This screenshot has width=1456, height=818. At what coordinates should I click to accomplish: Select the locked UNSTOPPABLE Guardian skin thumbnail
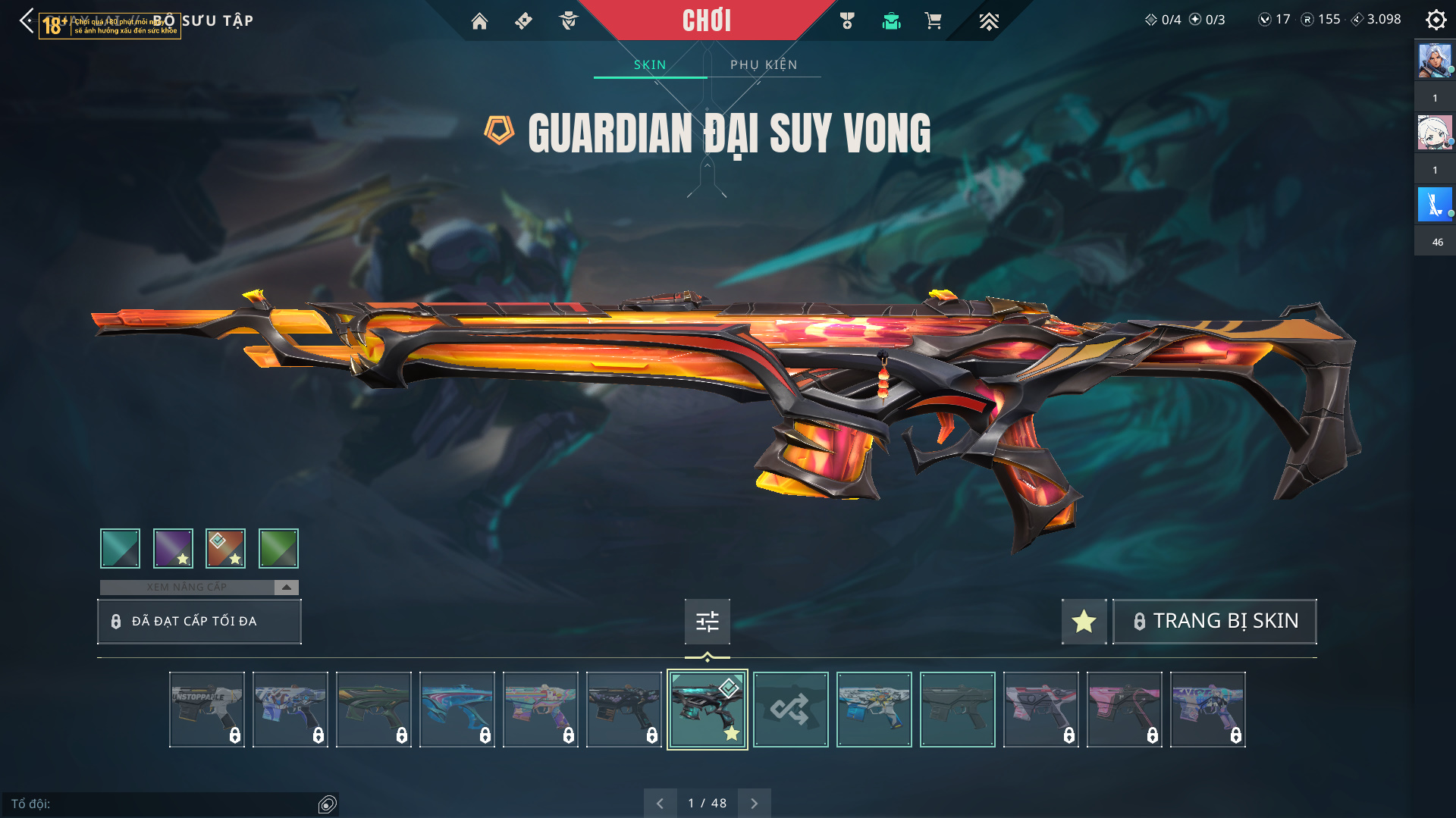(207, 710)
